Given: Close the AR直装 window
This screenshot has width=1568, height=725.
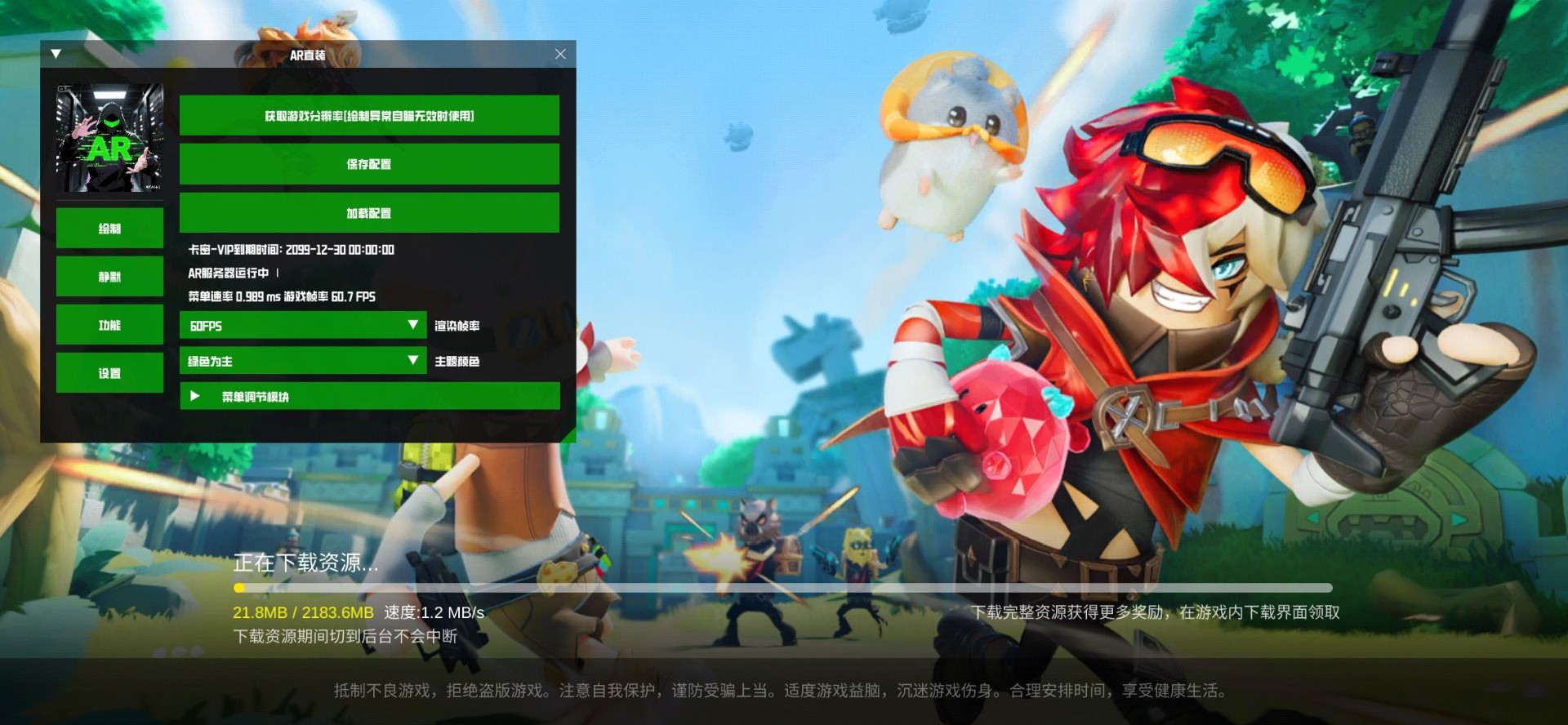Looking at the screenshot, I should 560,54.
